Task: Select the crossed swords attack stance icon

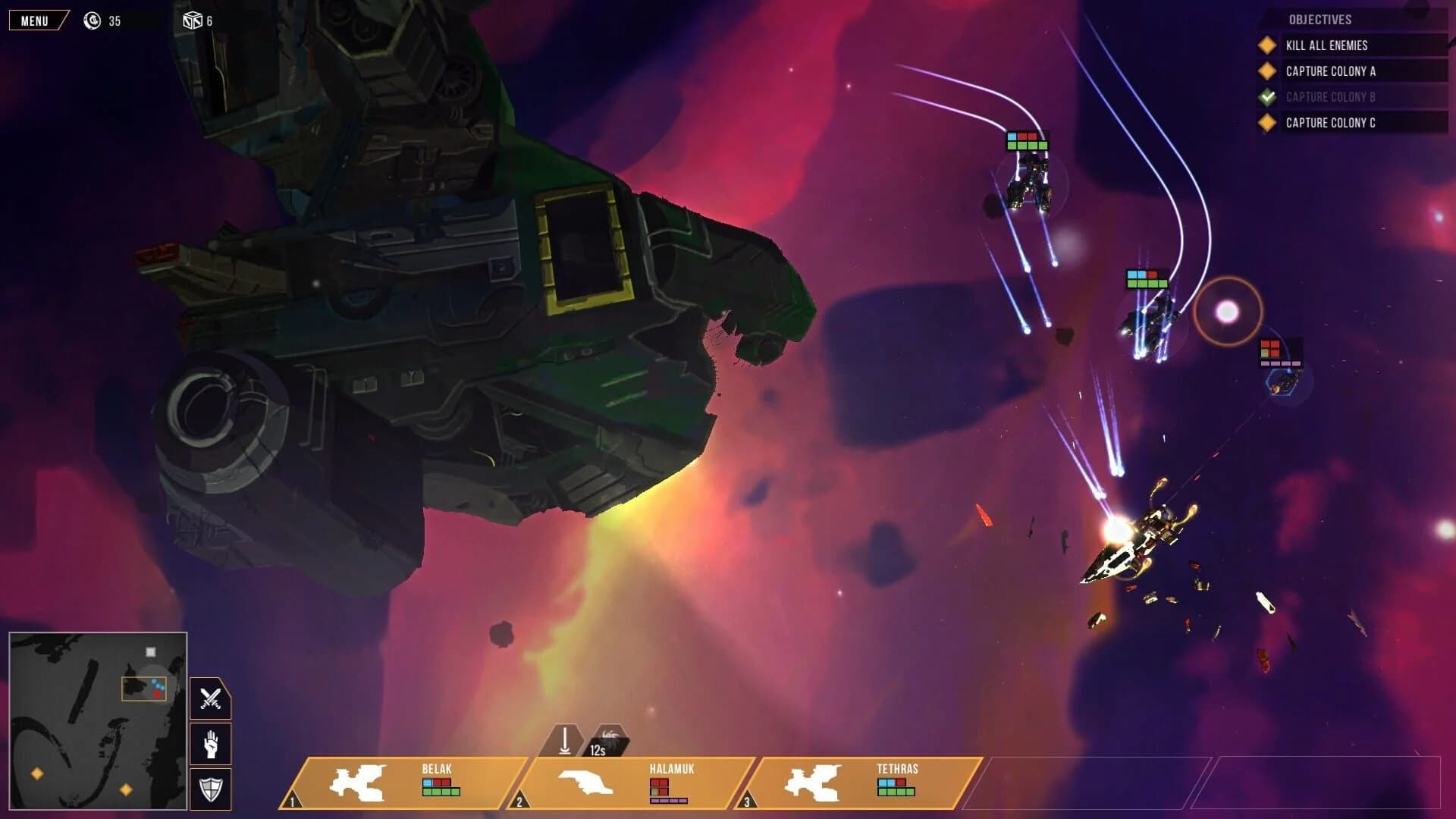Action: pyautogui.click(x=210, y=698)
